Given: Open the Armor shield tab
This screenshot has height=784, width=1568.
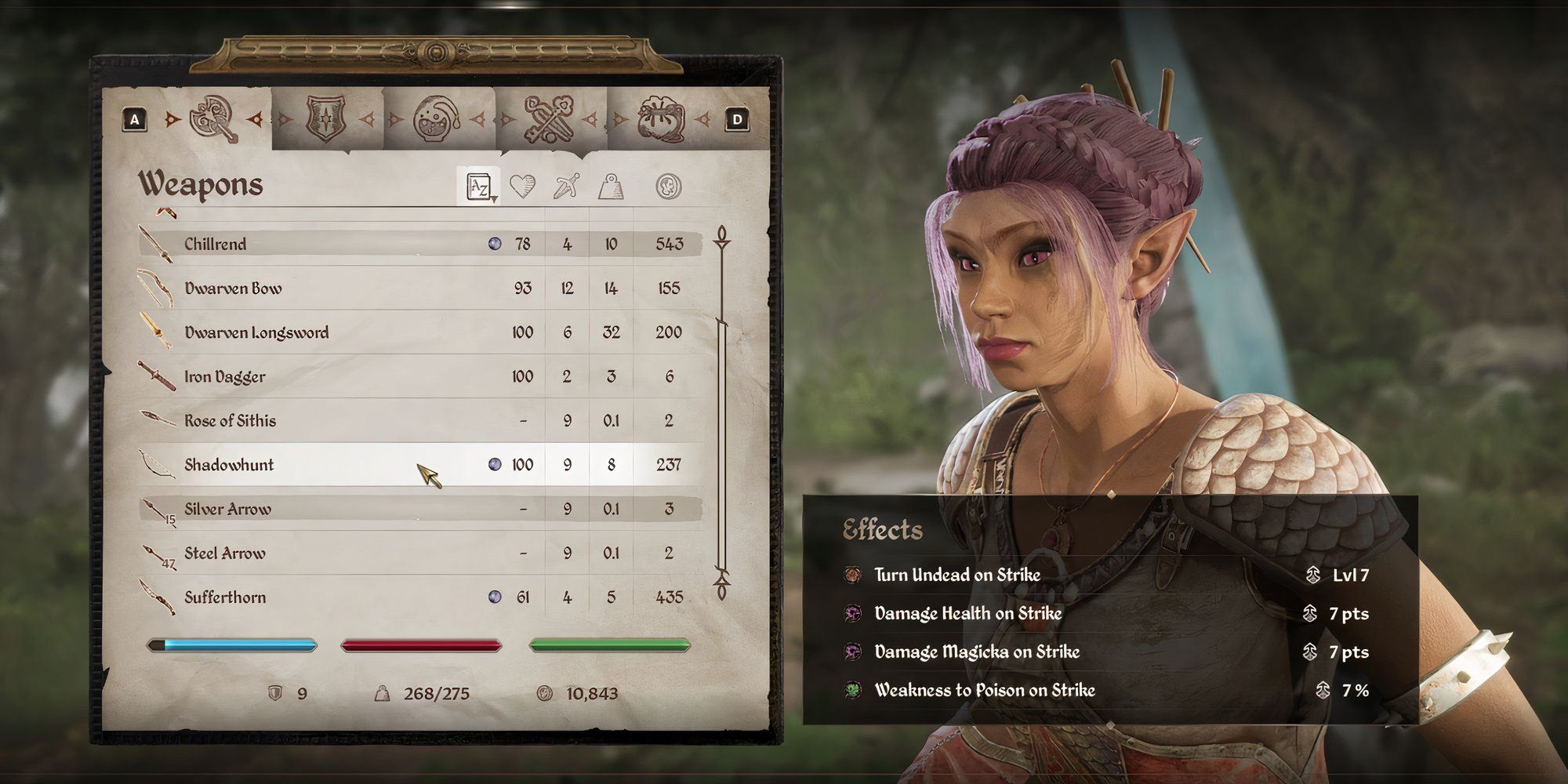Looking at the screenshot, I should [325, 119].
